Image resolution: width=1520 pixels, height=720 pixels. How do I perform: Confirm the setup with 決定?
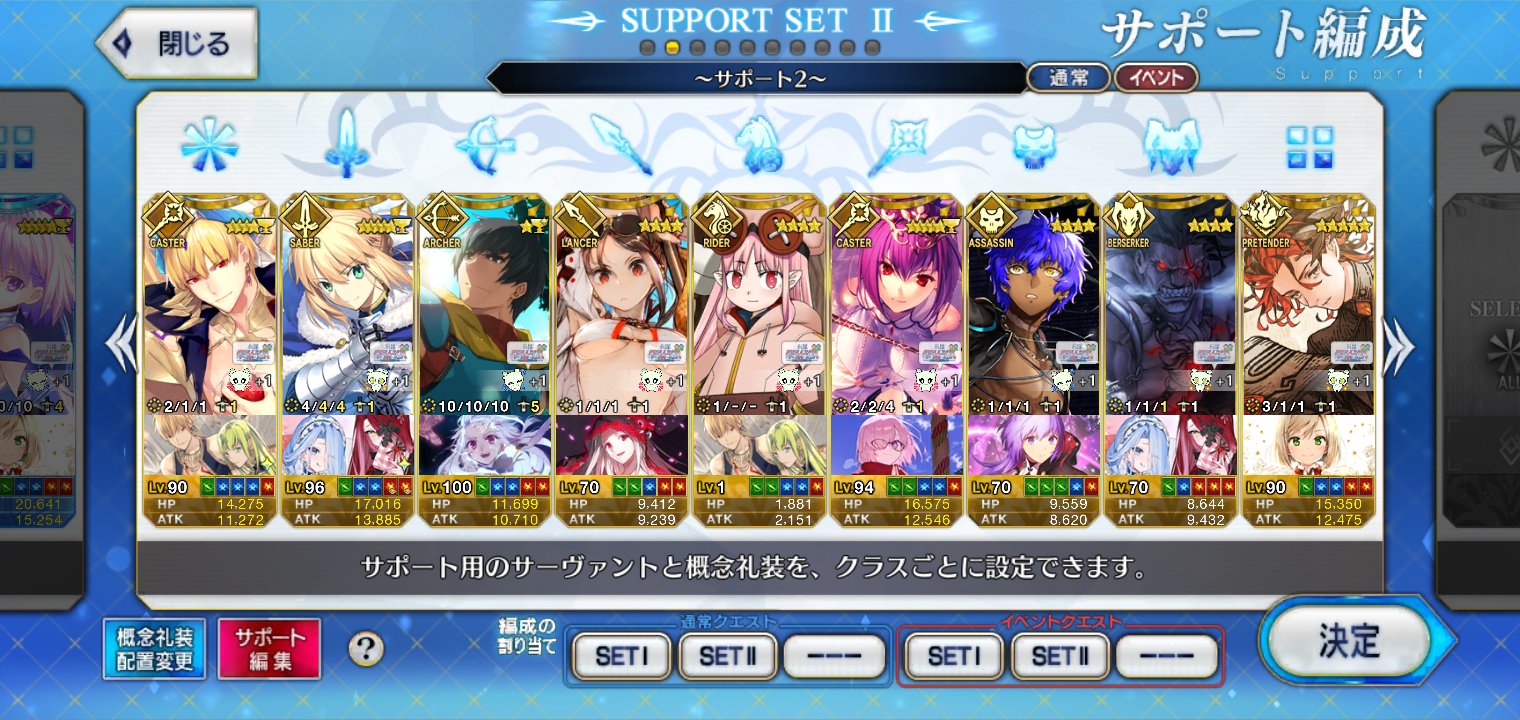[x=1349, y=642]
